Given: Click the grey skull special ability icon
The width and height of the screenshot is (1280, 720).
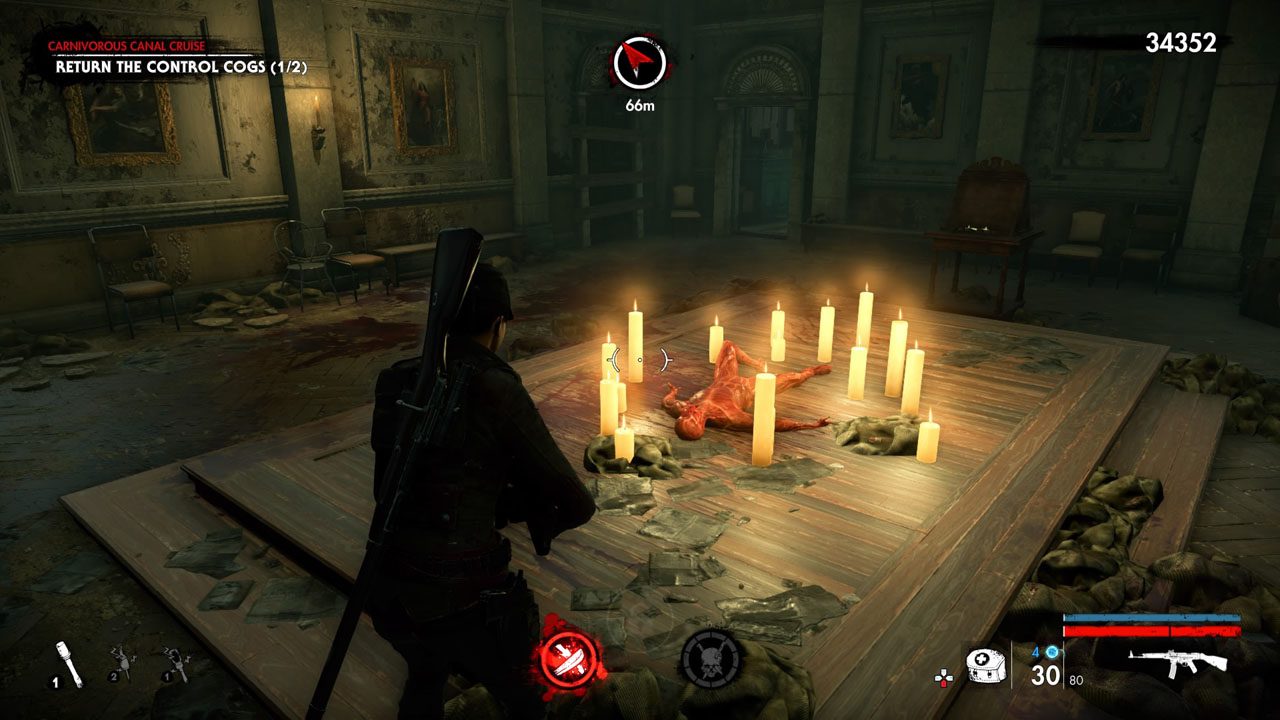Looking at the screenshot, I should click(711, 660).
